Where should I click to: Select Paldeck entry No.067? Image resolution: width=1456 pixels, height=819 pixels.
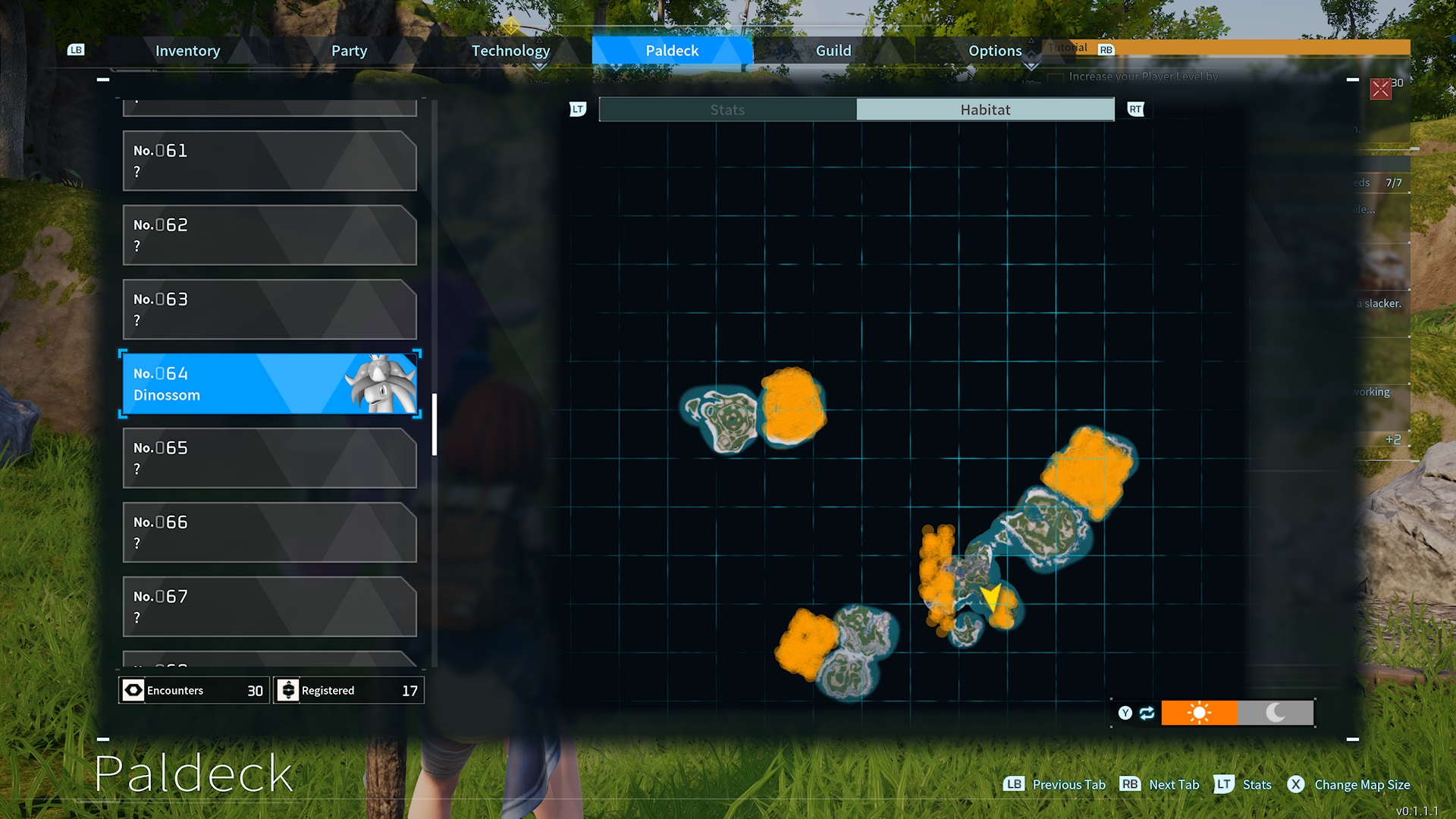(x=269, y=607)
